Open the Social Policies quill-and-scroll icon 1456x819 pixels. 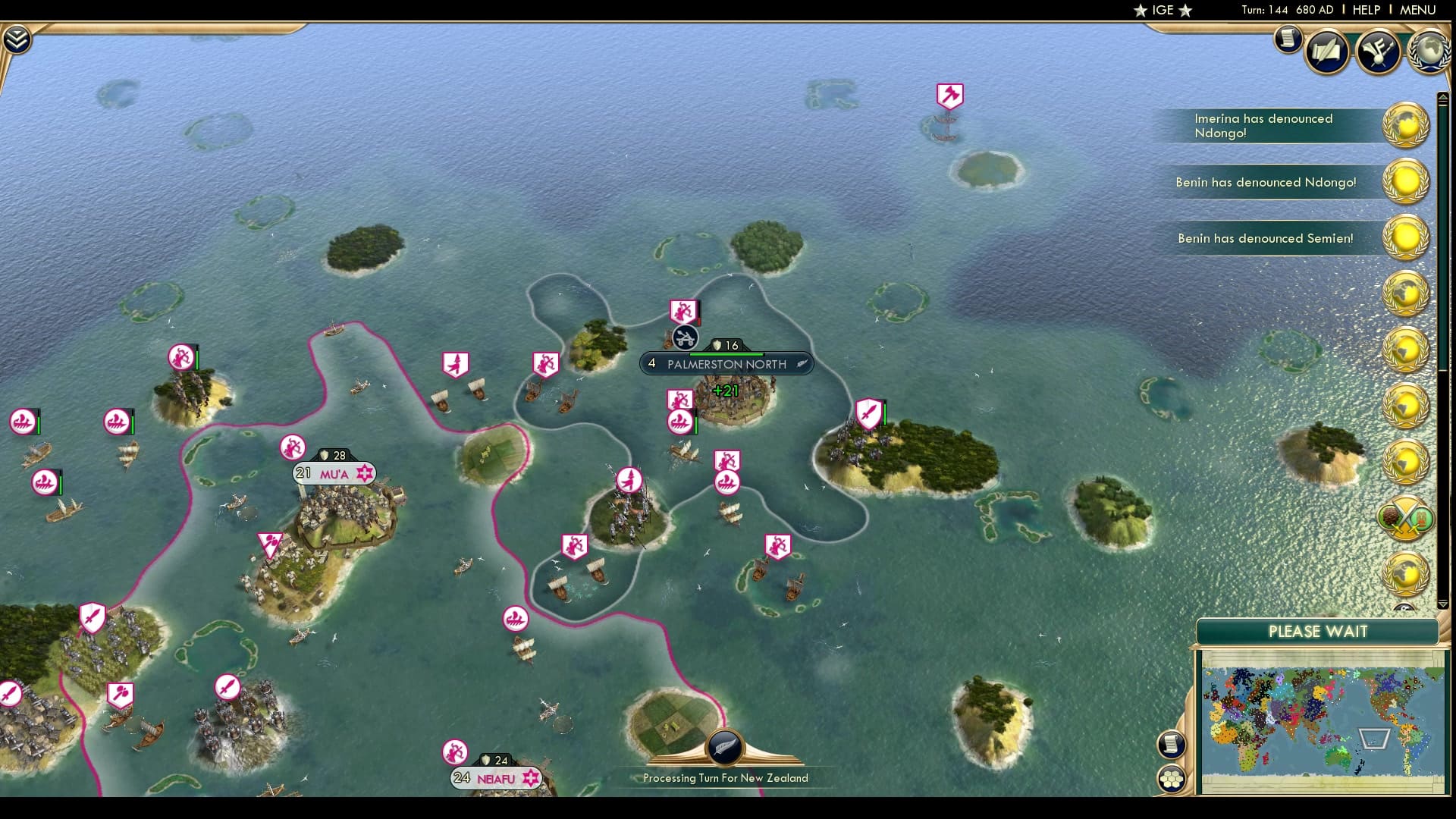[x=1326, y=51]
